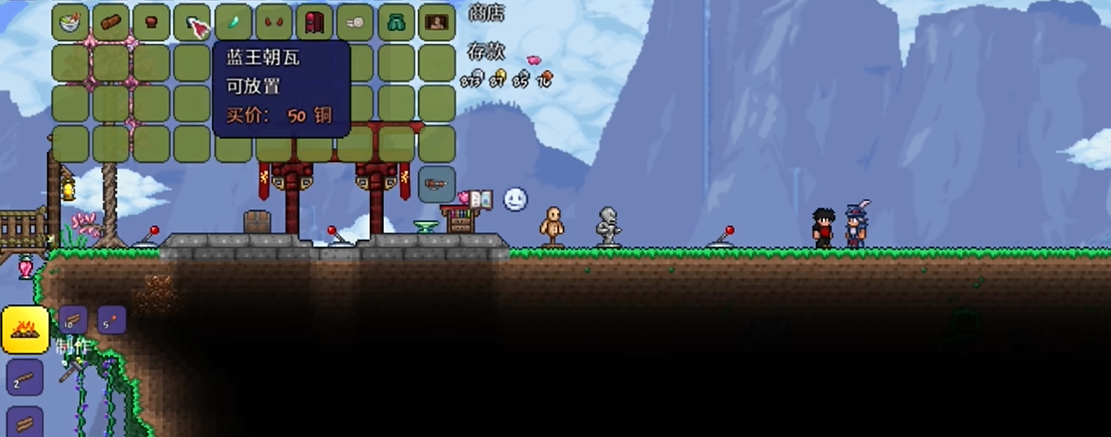
Task: Click the slot holding the gun below shop
Action: click(x=436, y=184)
